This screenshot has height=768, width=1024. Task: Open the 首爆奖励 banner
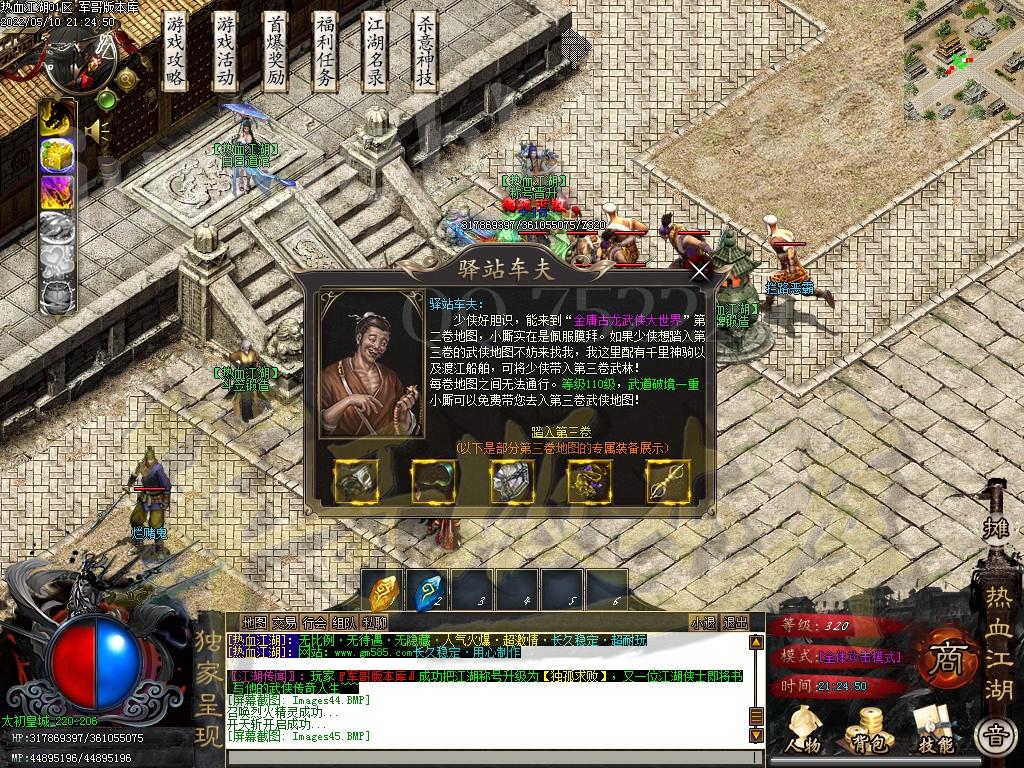(276, 51)
